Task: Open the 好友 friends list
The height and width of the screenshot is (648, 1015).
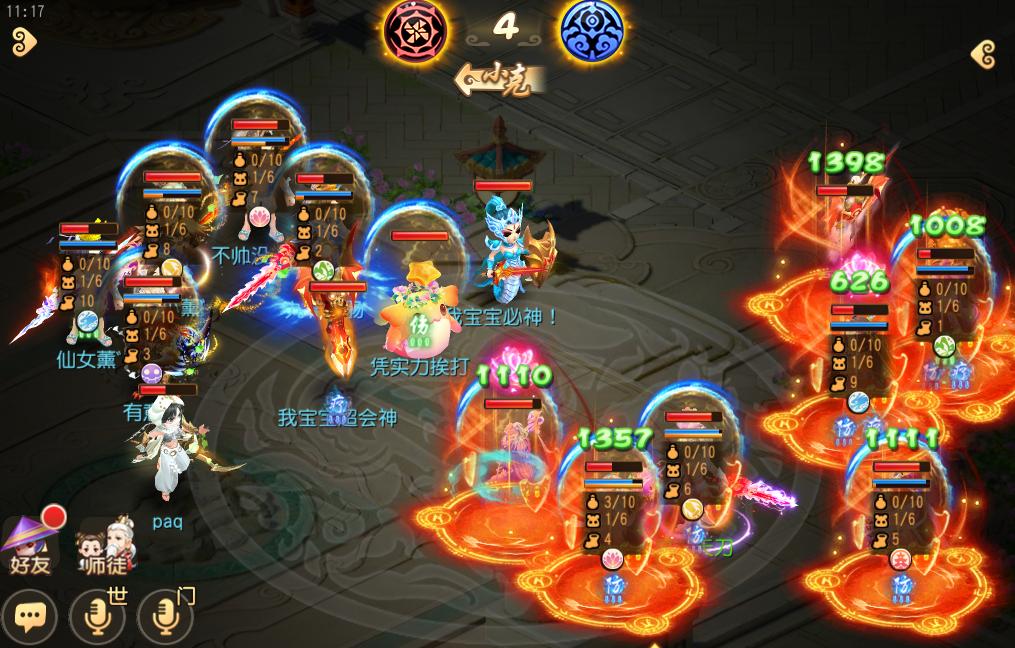Action: click(30, 544)
